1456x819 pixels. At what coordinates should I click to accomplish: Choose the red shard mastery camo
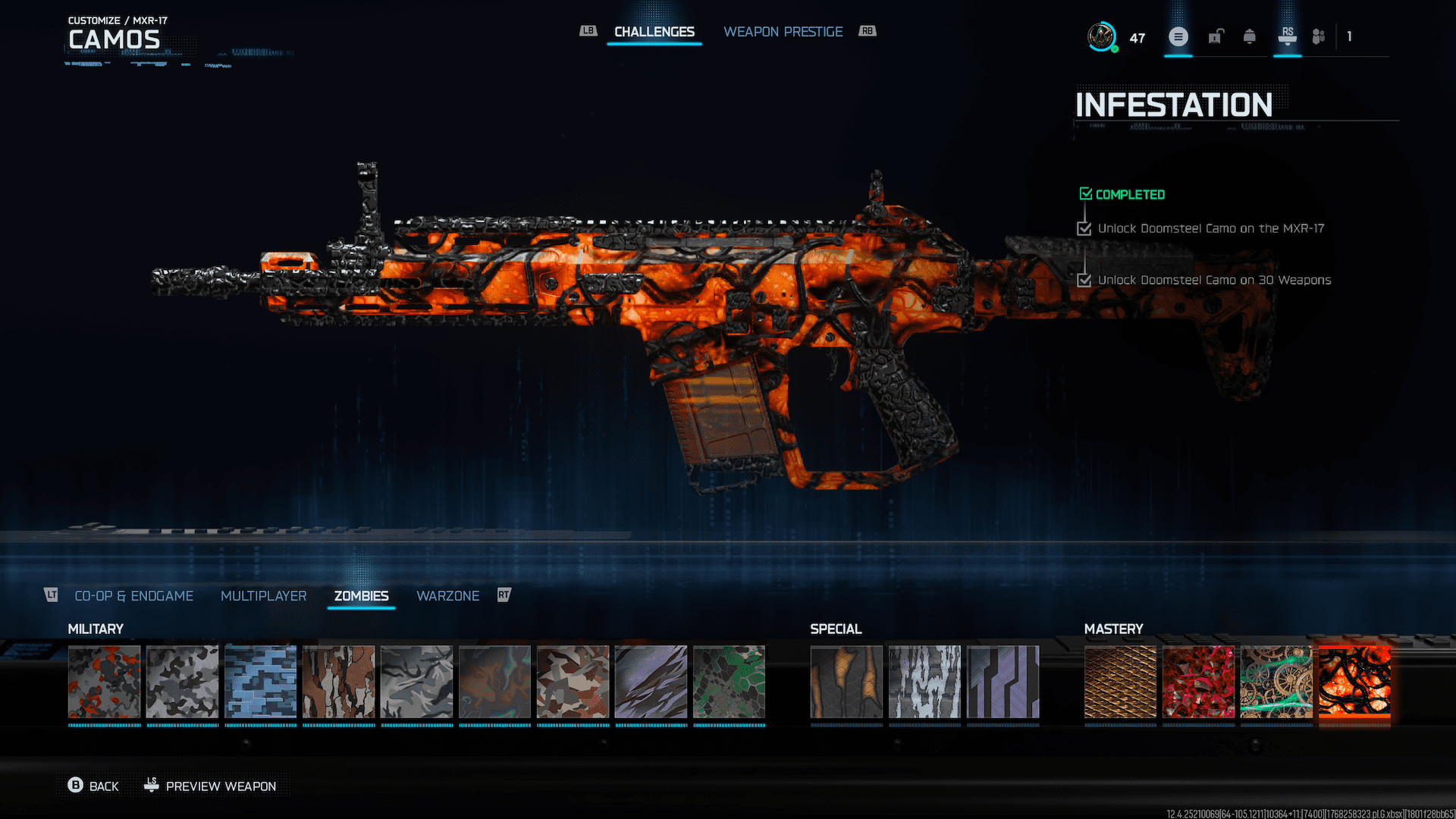pos(1198,682)
